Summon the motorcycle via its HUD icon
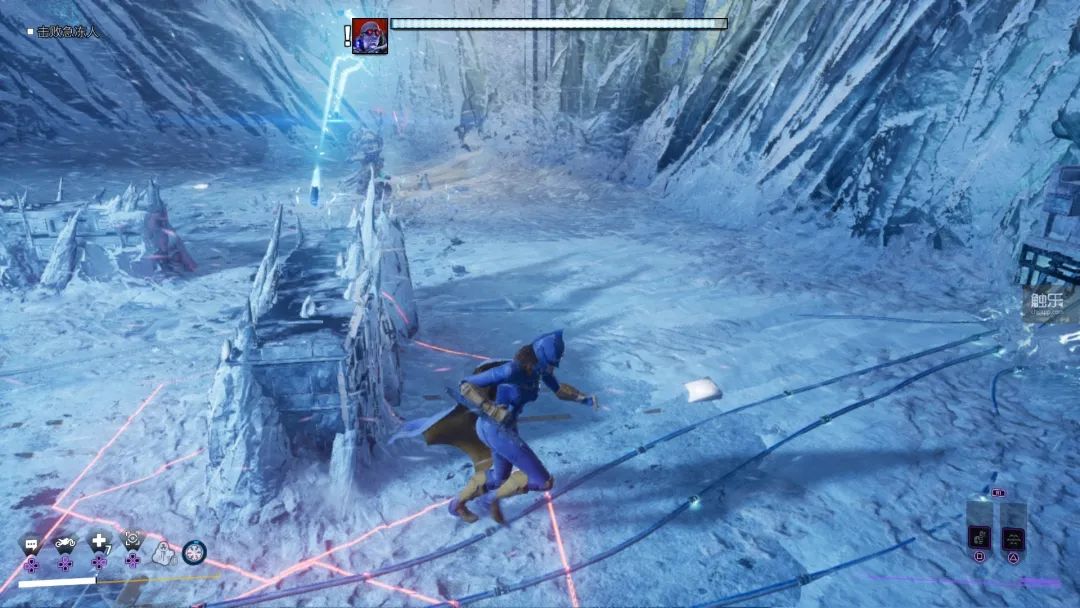This screenshot has width=1080, height=608. tap(65, 545)
